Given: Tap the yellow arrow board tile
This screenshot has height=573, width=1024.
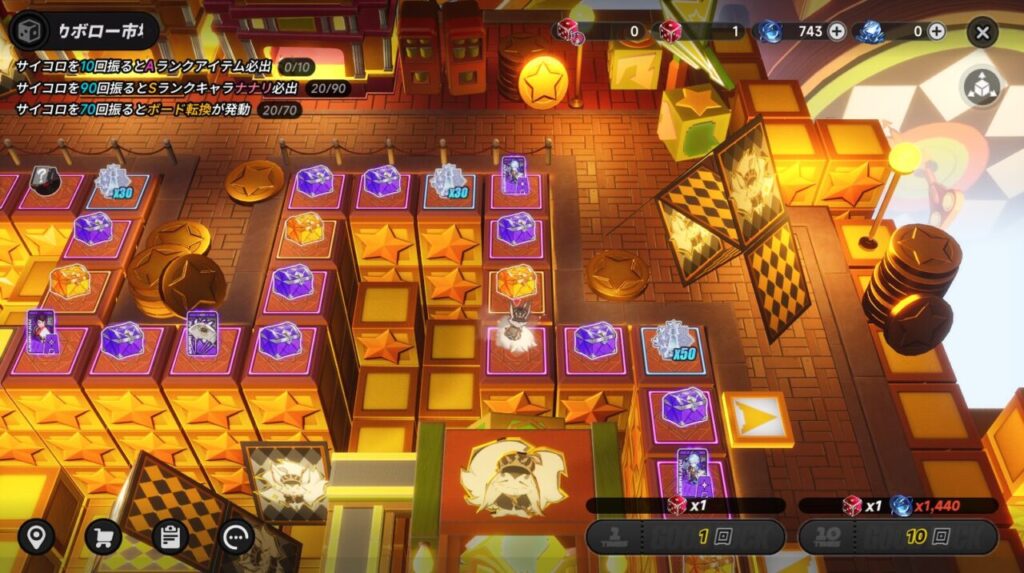Looking at the screenshot, I should point(756,418).
